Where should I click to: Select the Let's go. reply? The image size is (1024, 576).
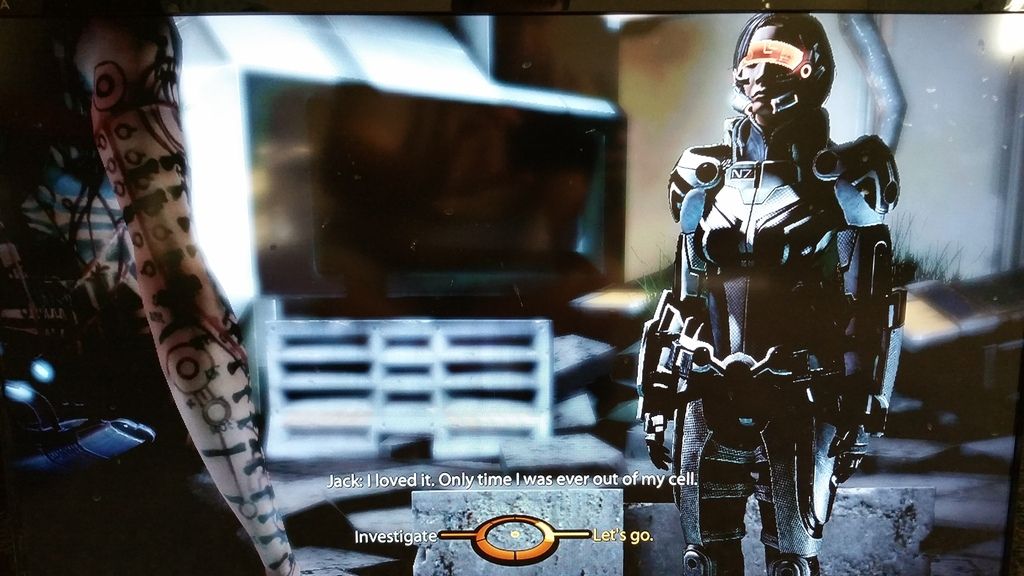pos(623,536)
